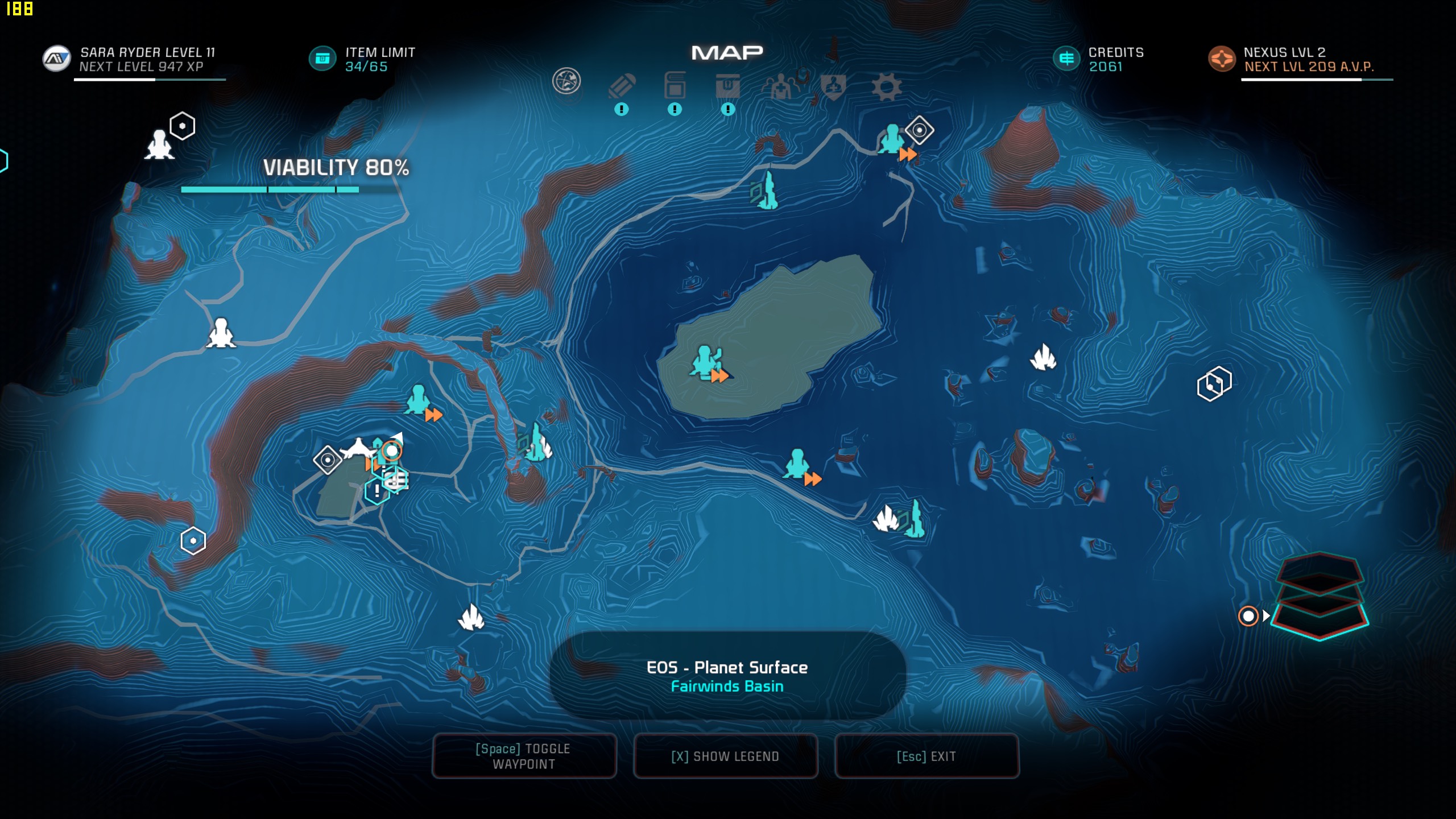Select the orange waypoint circle beside layer selector
1456x819 pixels.
pos(1248,616)
